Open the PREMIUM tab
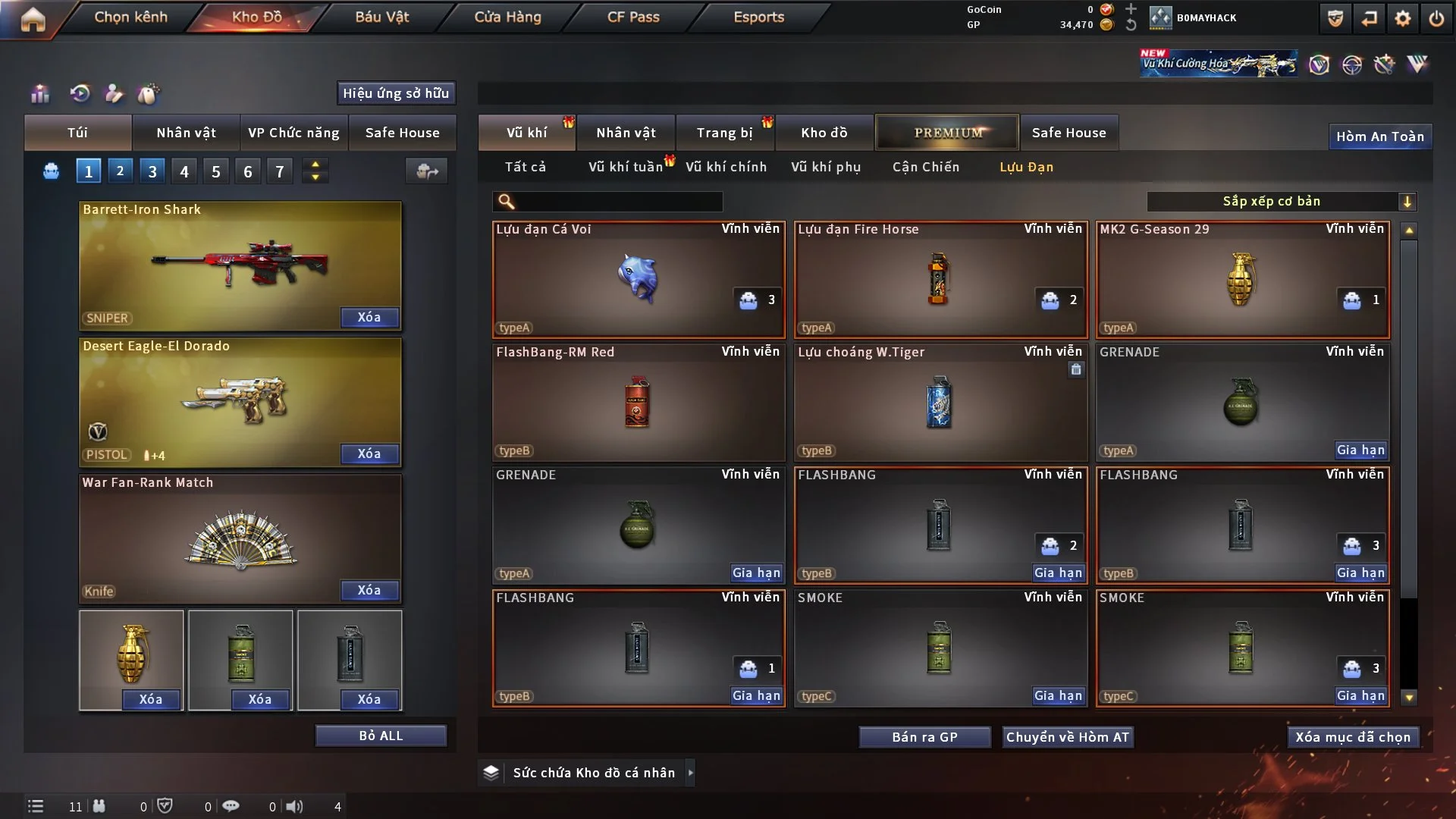Image resolution: width=1456 pixels, height=819 pixels. [x=947, y=133]
